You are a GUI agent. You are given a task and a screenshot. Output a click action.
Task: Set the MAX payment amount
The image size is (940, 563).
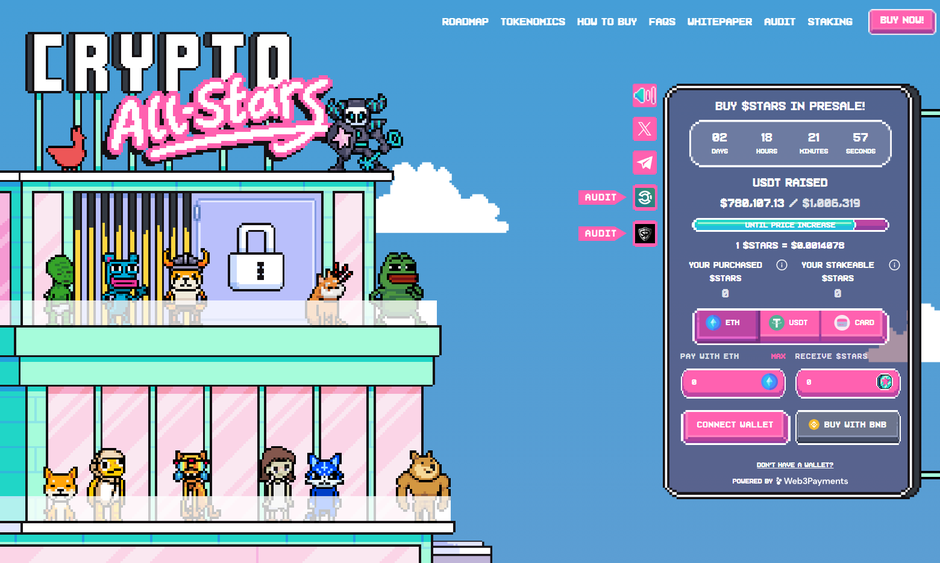778,356
